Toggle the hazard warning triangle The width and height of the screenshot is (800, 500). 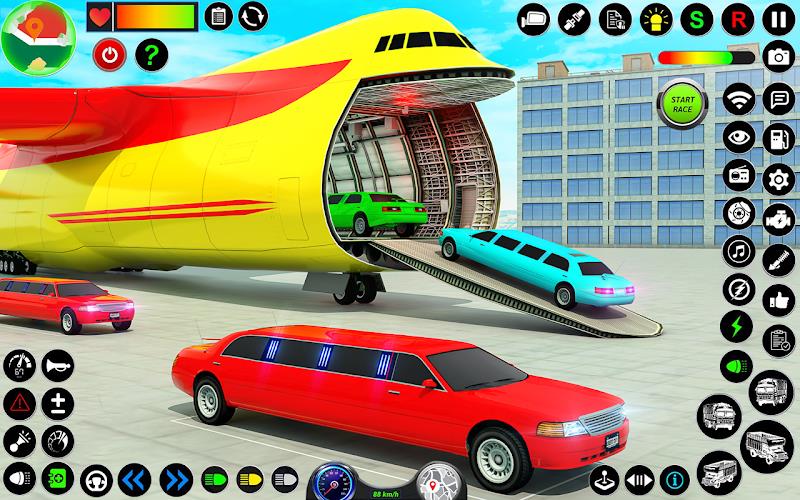point(19,403)
